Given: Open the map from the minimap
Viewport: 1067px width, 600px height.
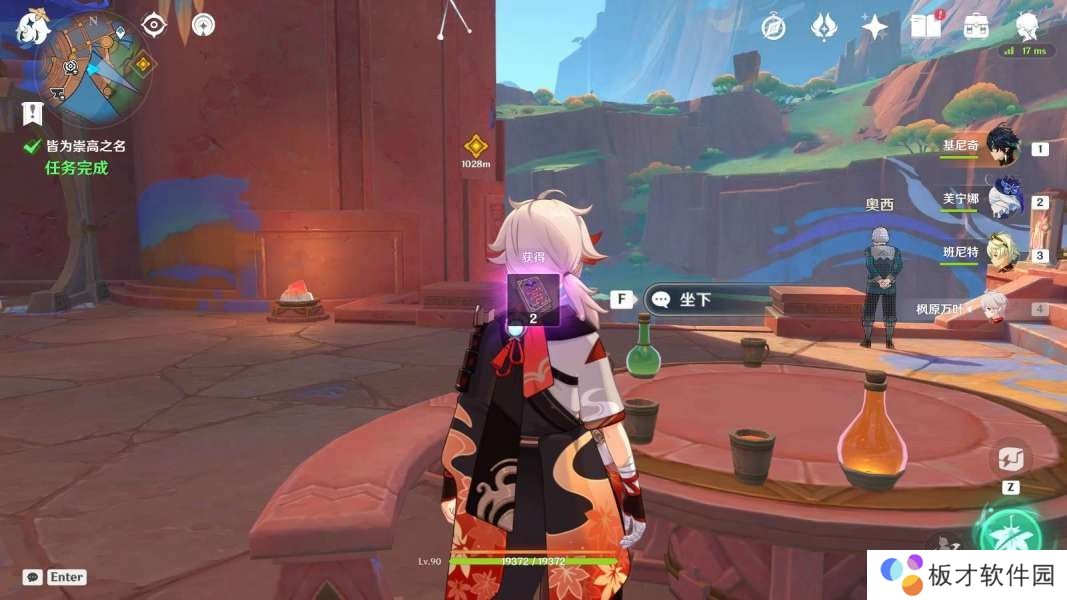Looking at the screenshot, I should [93, 68].
